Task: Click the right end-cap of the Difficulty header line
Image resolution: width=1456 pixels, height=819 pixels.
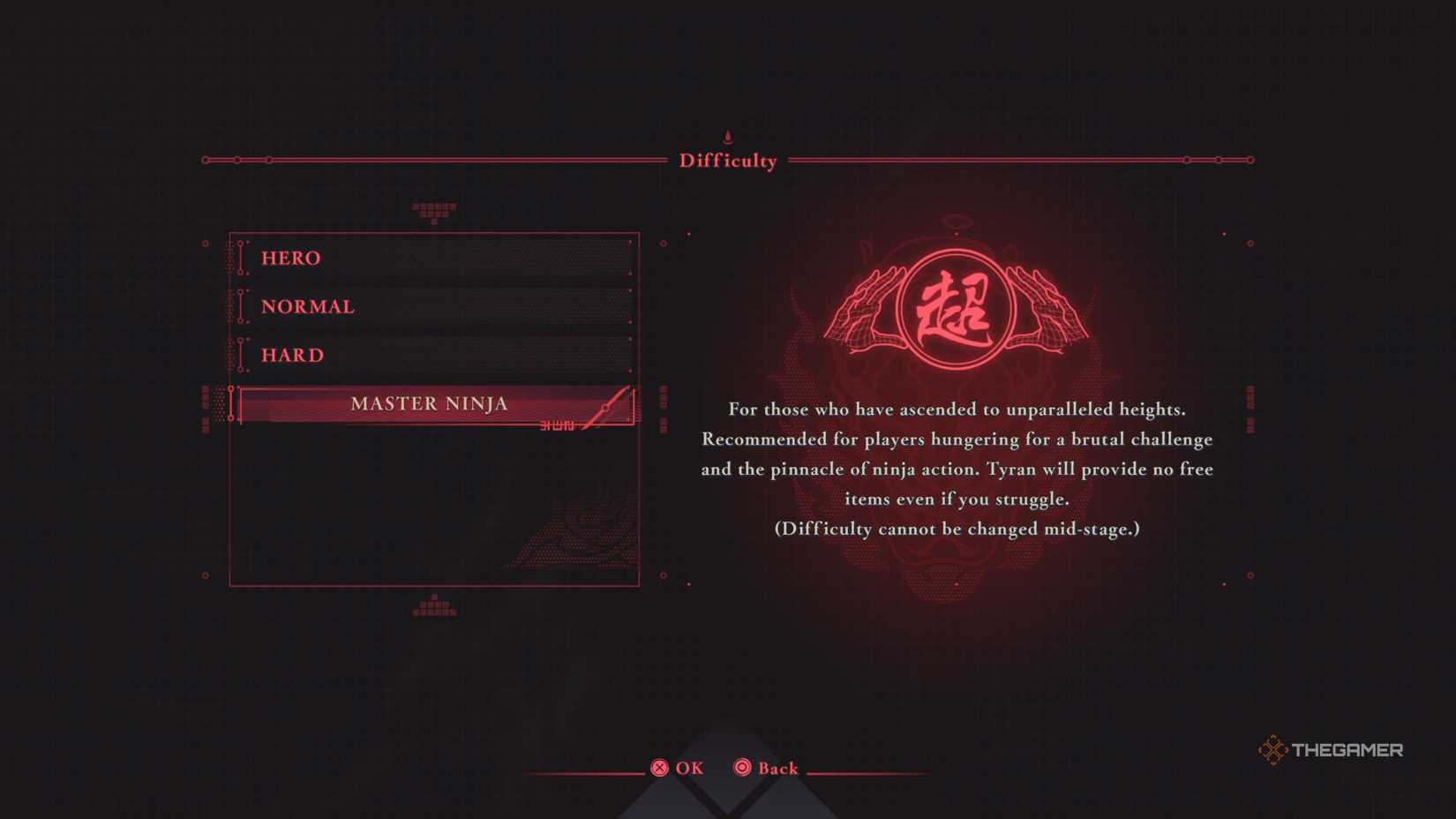Action: pyautogui.click(x=1251, y=160)
